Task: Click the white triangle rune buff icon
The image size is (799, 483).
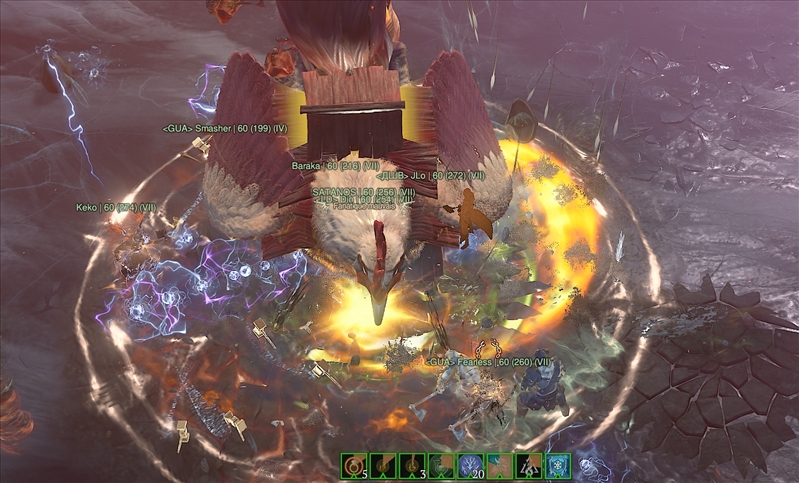Action: click(x=529, y=465)
